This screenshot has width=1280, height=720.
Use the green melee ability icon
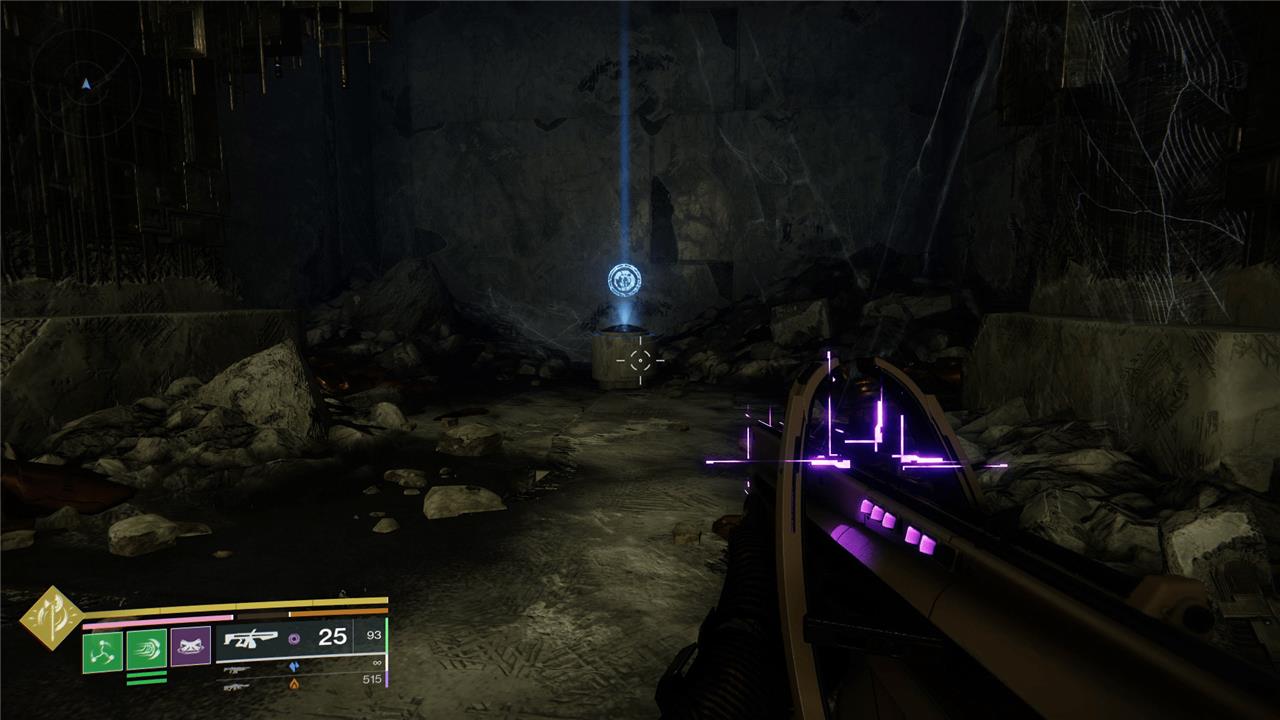(146, 649)
